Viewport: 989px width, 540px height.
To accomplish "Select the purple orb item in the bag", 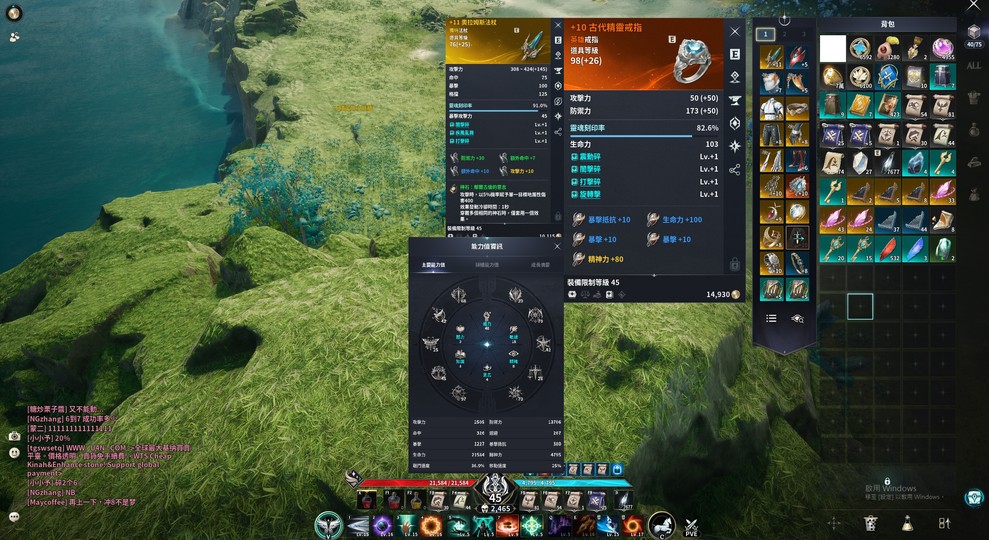I will click(943, 48).
